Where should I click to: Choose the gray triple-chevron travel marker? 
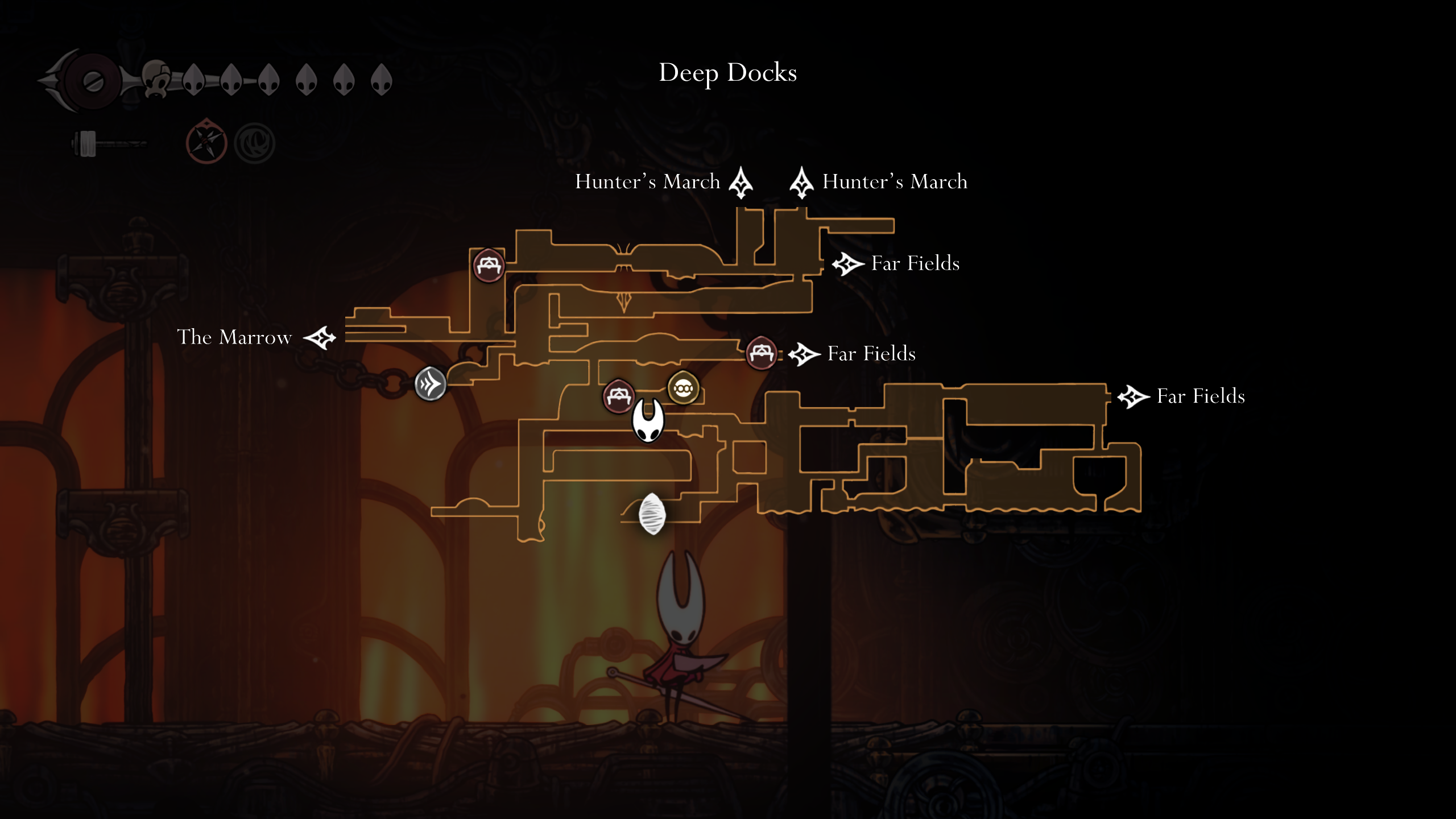pos(431,384)
